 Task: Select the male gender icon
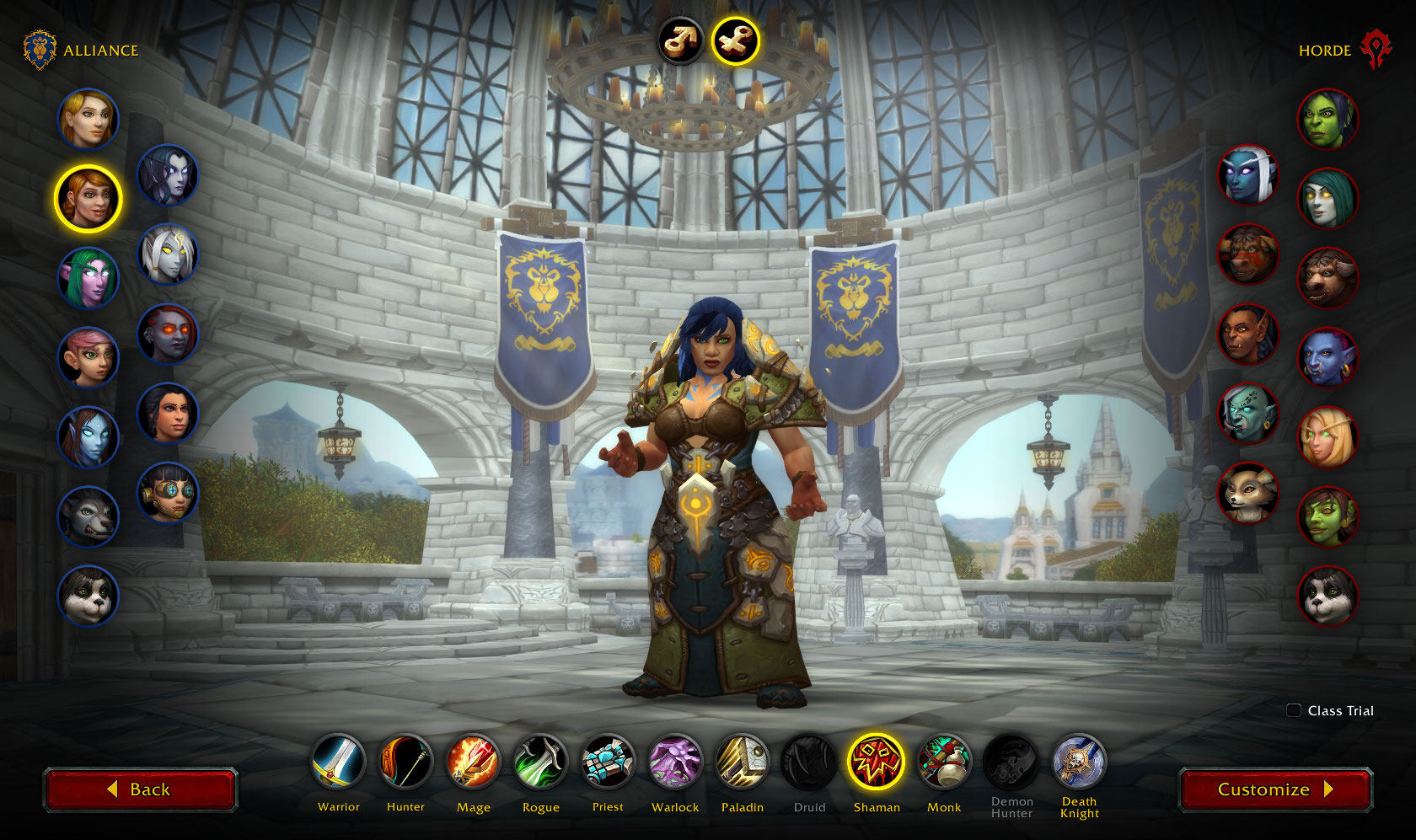[681, 40]
